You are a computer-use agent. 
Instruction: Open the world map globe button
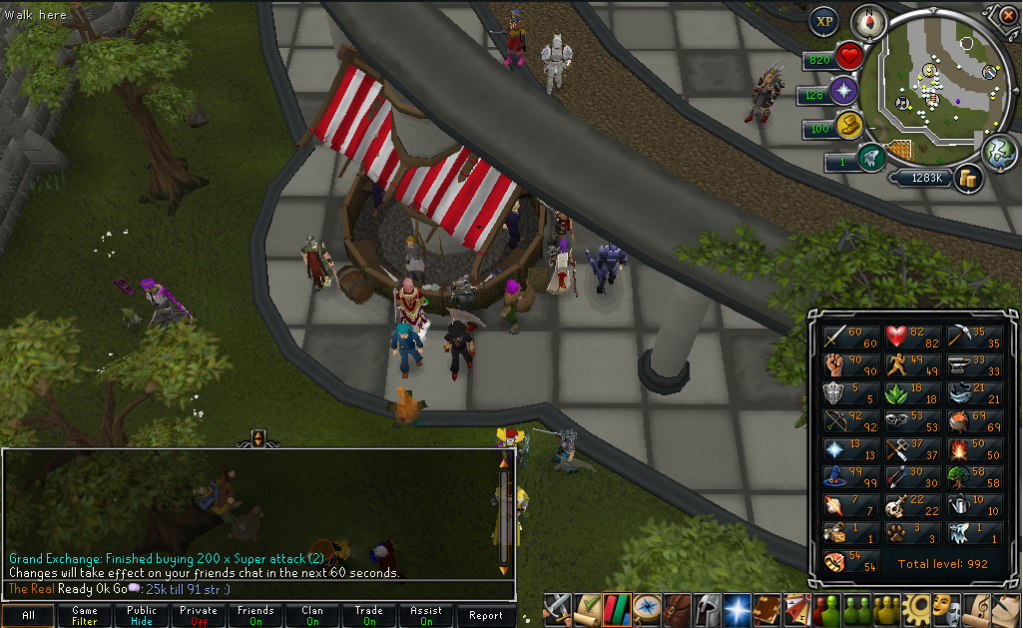click(x=998, y=152)
